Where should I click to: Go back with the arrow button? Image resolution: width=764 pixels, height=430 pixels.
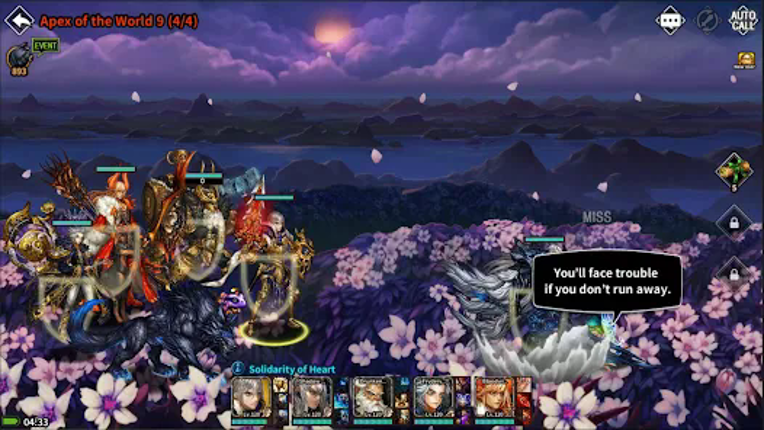20,20
